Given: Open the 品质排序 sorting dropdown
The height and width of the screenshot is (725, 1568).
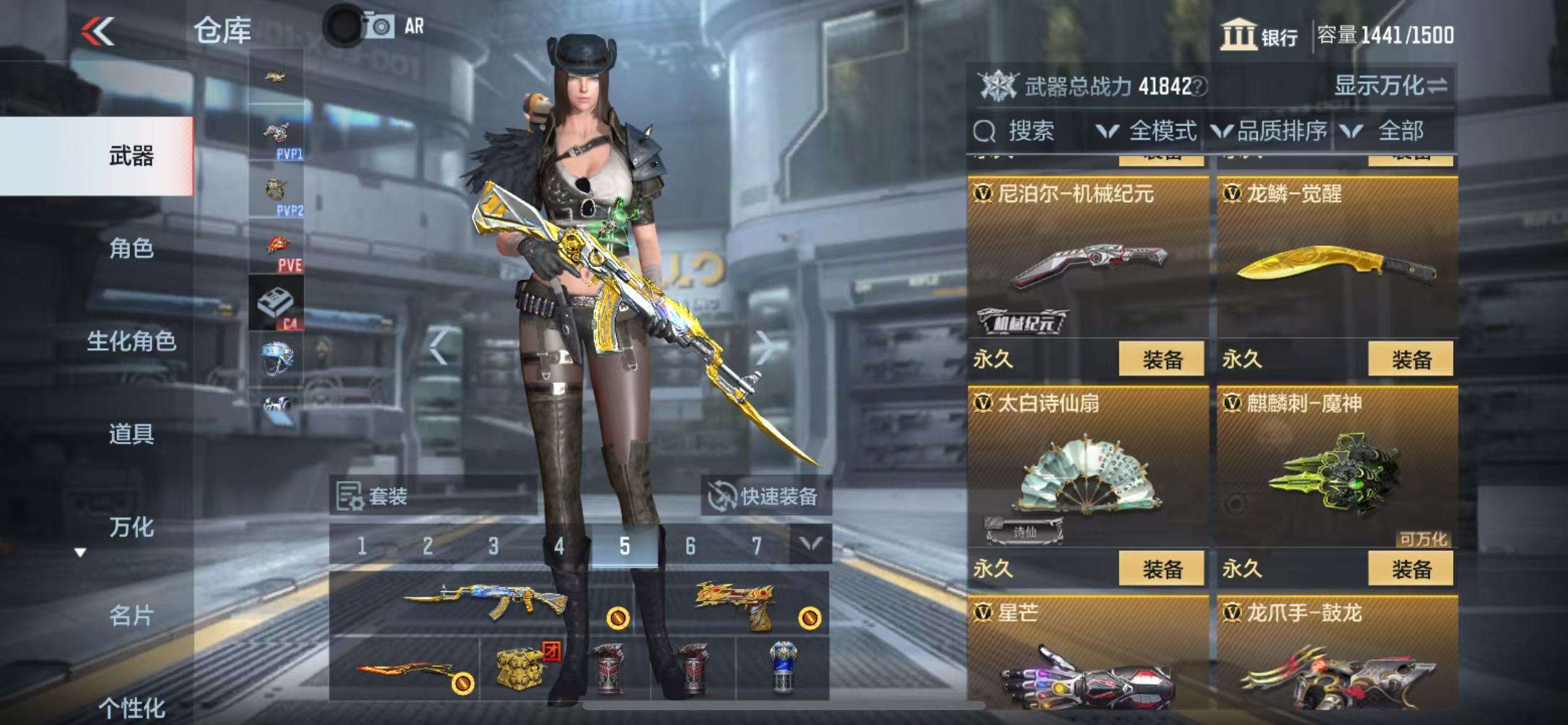Looking at the screenshot, I should tap(1270, 131).
